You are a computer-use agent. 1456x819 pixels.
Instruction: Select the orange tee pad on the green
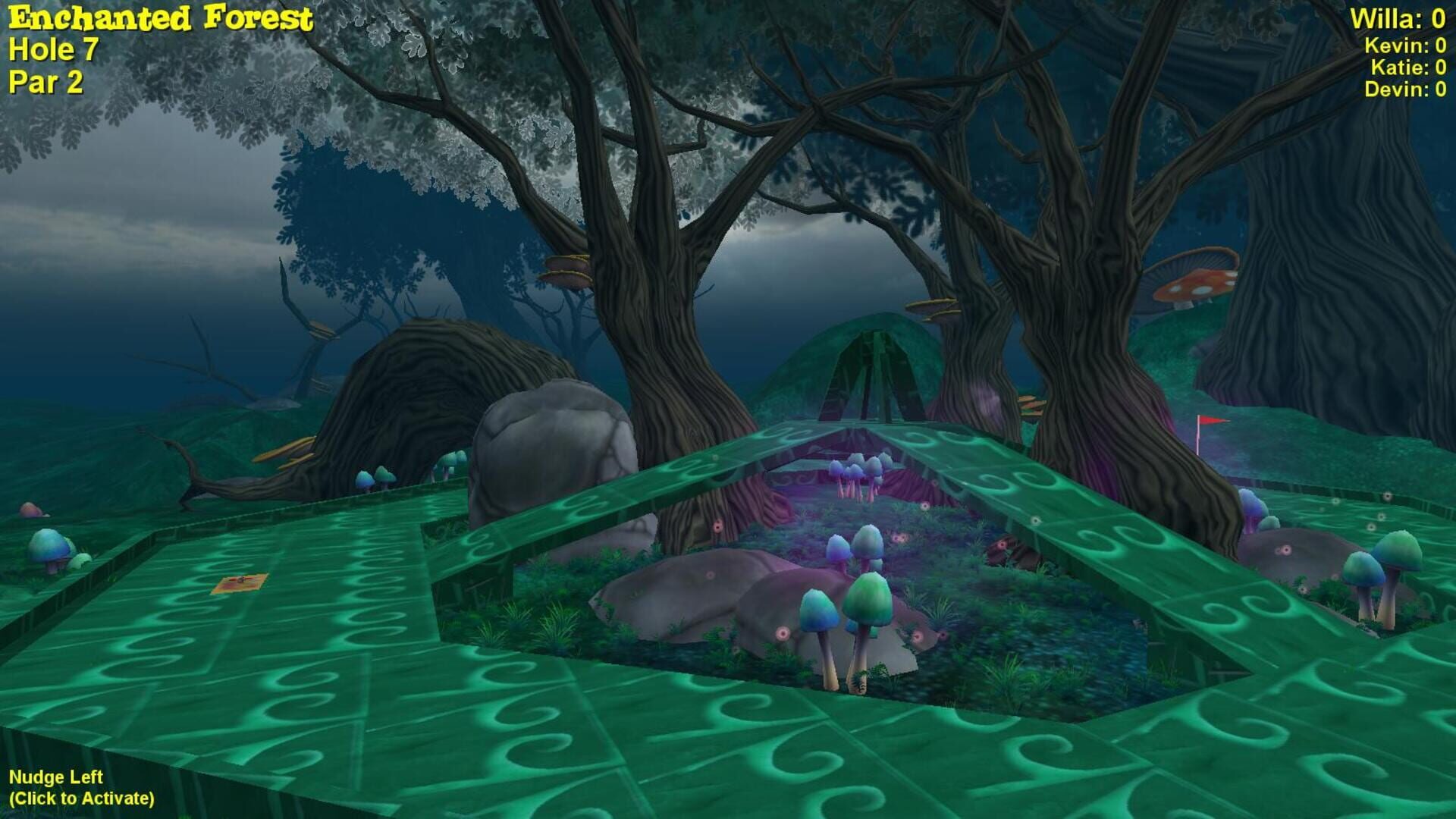pyautogui.click(x=241, y=582)
